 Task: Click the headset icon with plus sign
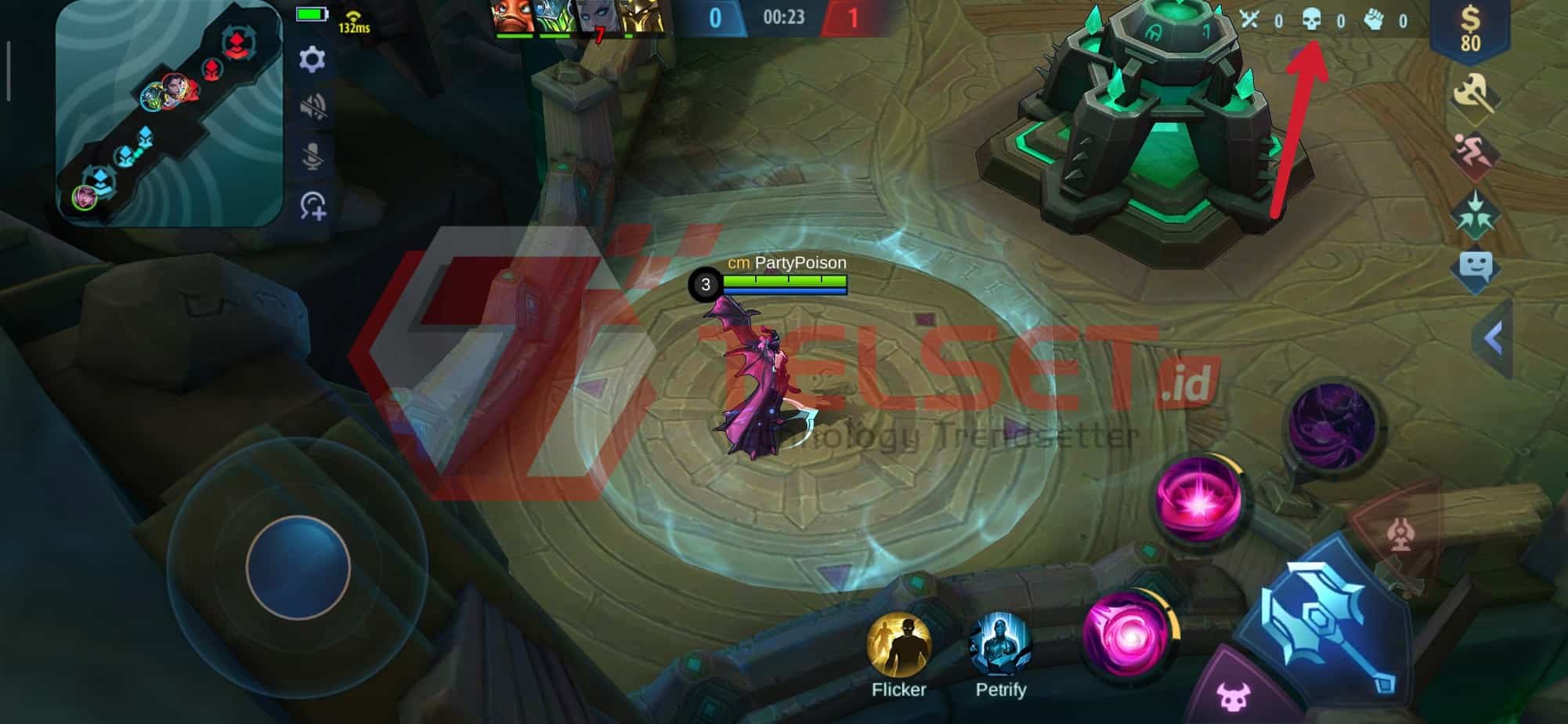pos(313,206)
